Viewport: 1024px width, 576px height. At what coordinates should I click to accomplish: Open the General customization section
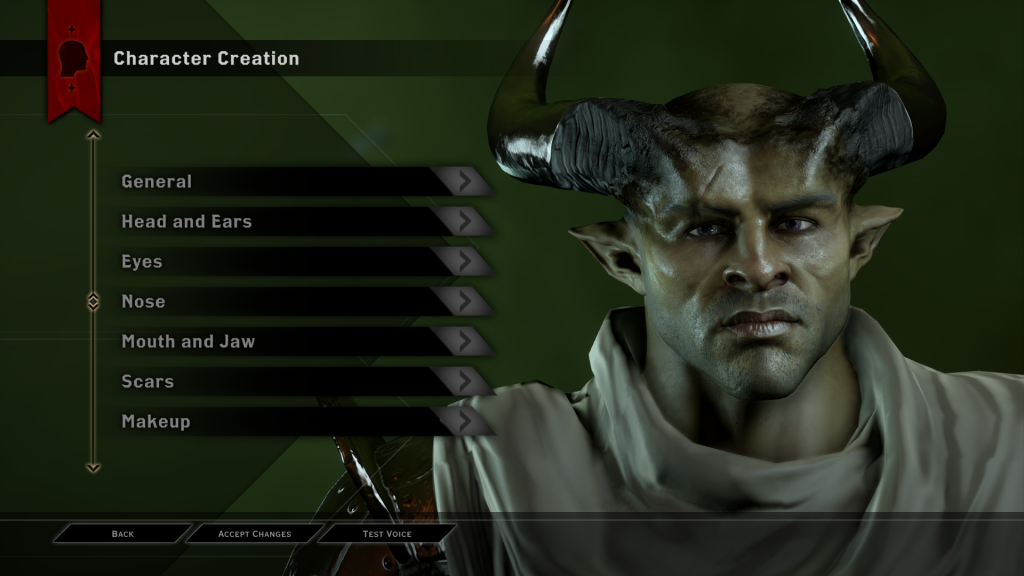click(x=300, y=182)
